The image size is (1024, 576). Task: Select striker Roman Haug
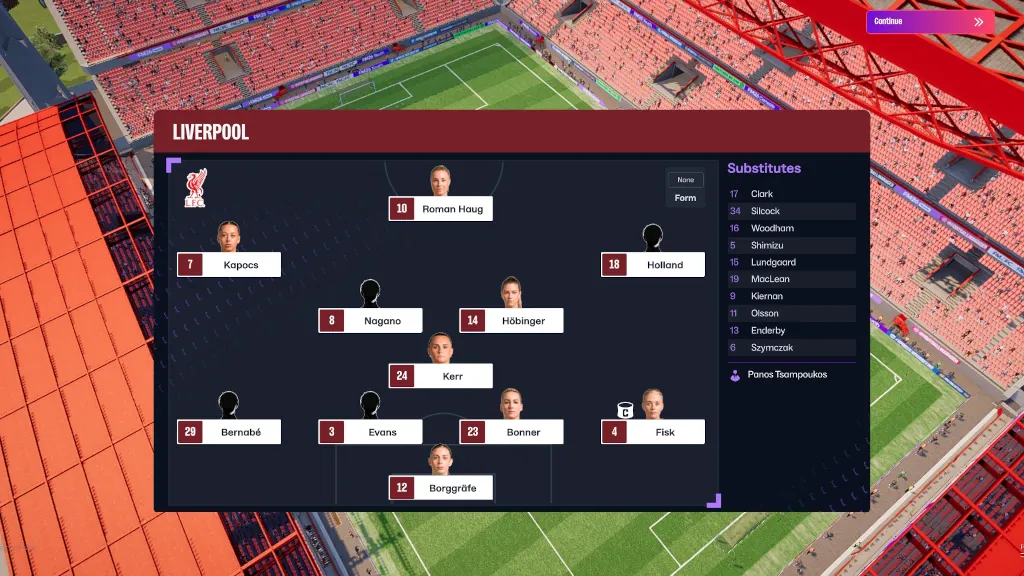(x=441, y=209)
